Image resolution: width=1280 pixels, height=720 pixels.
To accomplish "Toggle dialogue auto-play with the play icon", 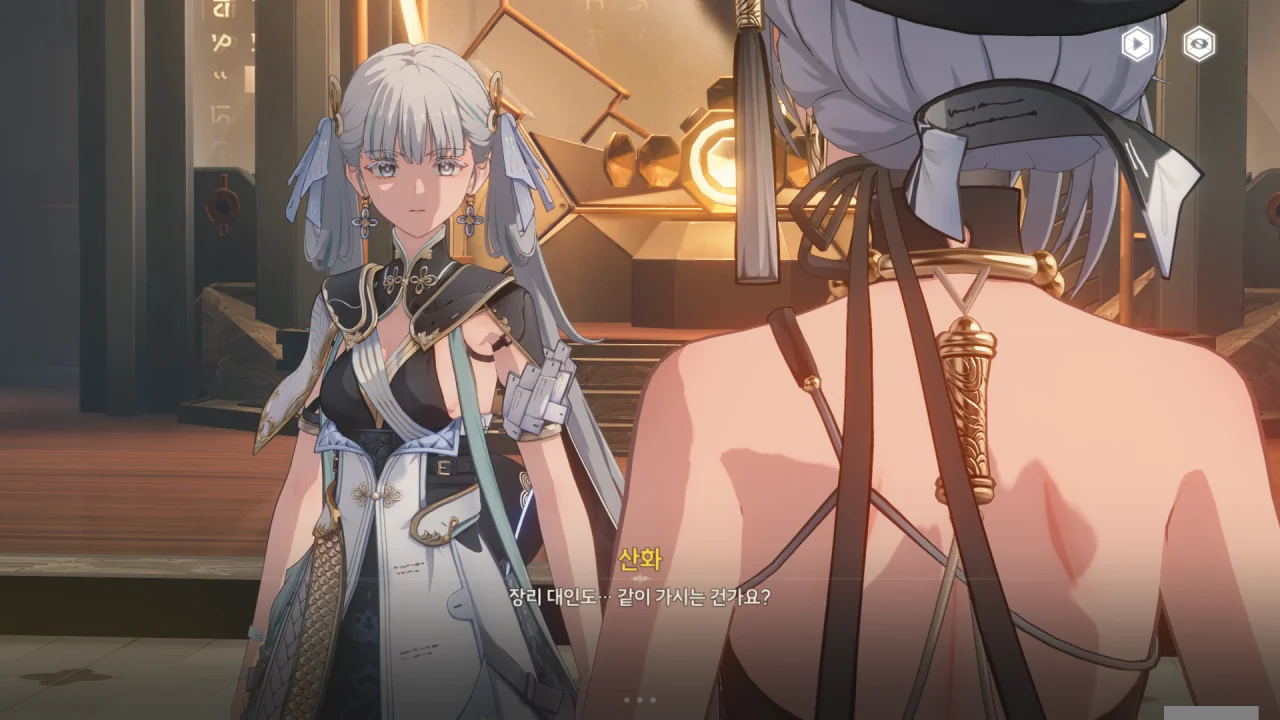I will point(1137,44).
